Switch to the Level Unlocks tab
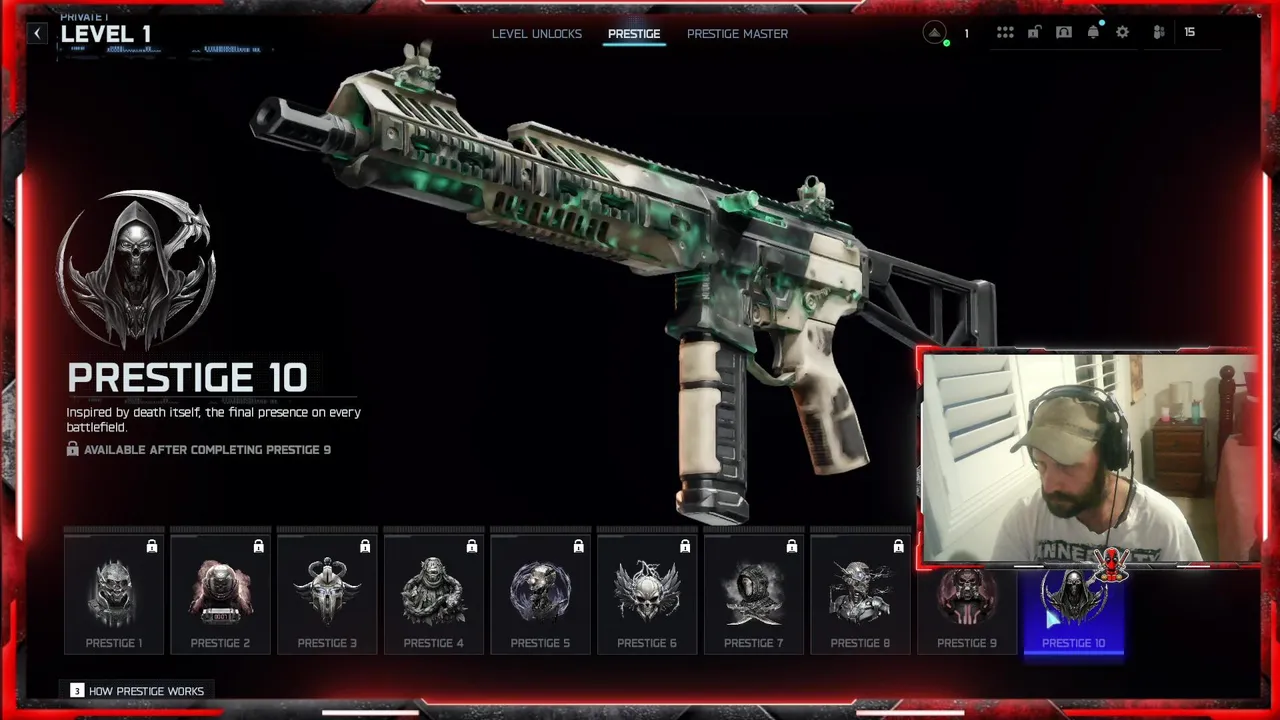Image resolution: width=1280 pixels, height=720 pixels. pos(536,34)
